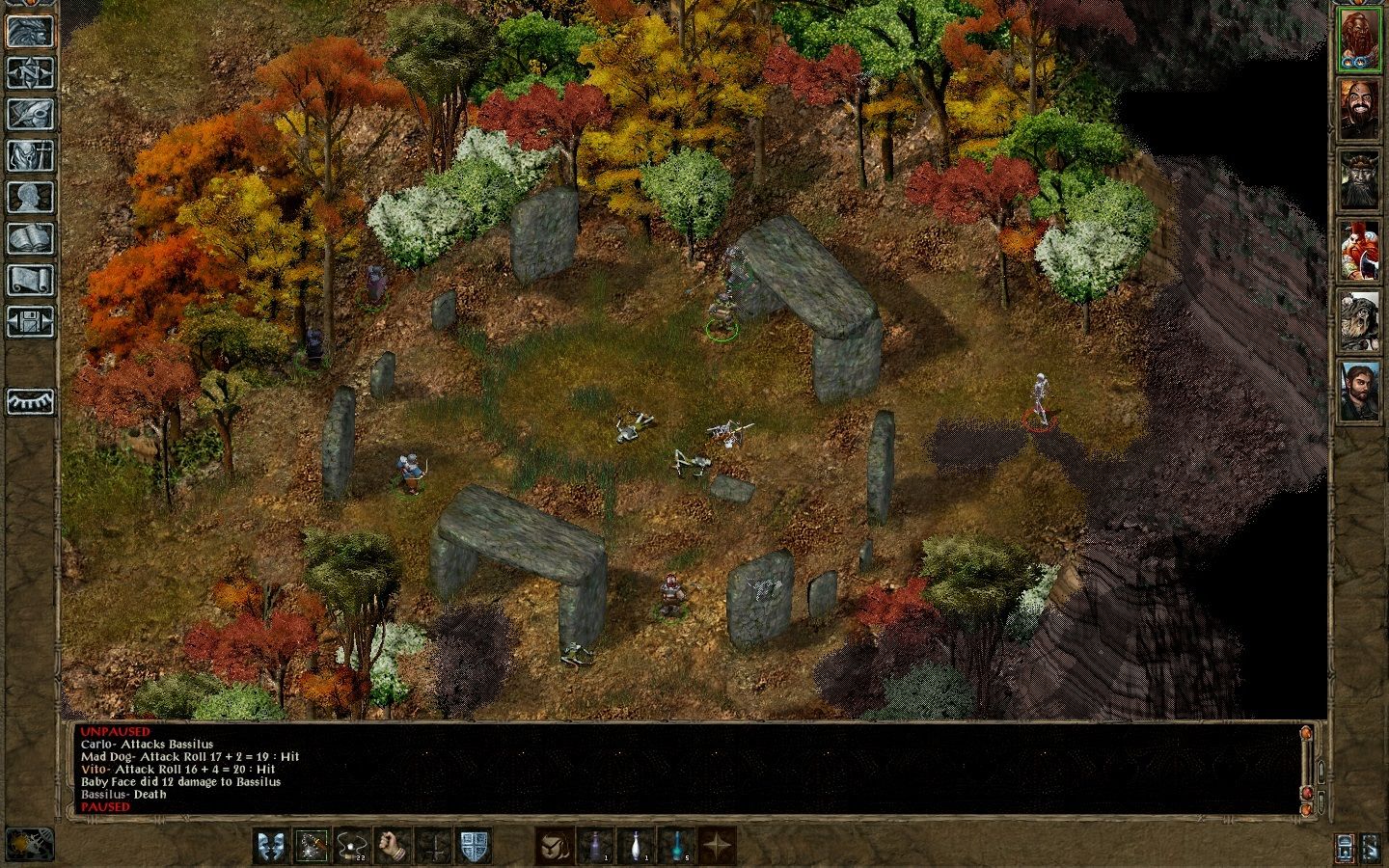
Task: Open the journal with the quill icon
Action: click(30, 114)
